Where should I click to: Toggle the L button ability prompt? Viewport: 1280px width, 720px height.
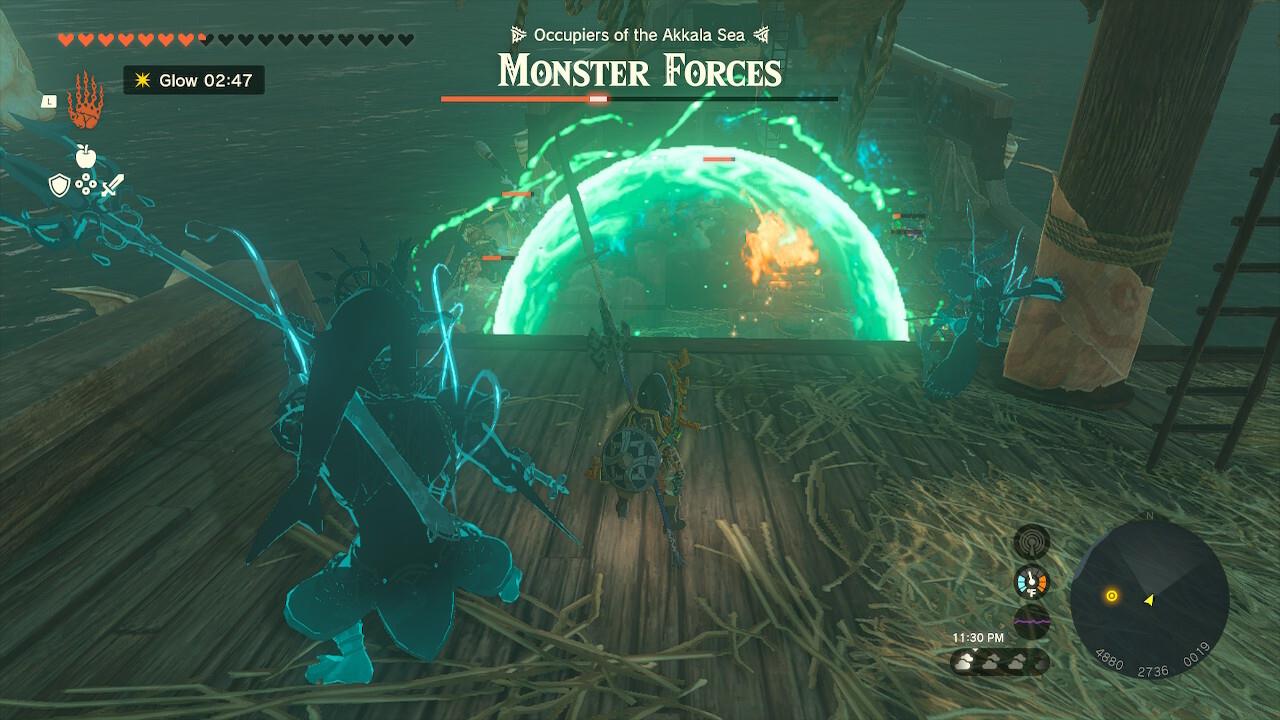48,101
